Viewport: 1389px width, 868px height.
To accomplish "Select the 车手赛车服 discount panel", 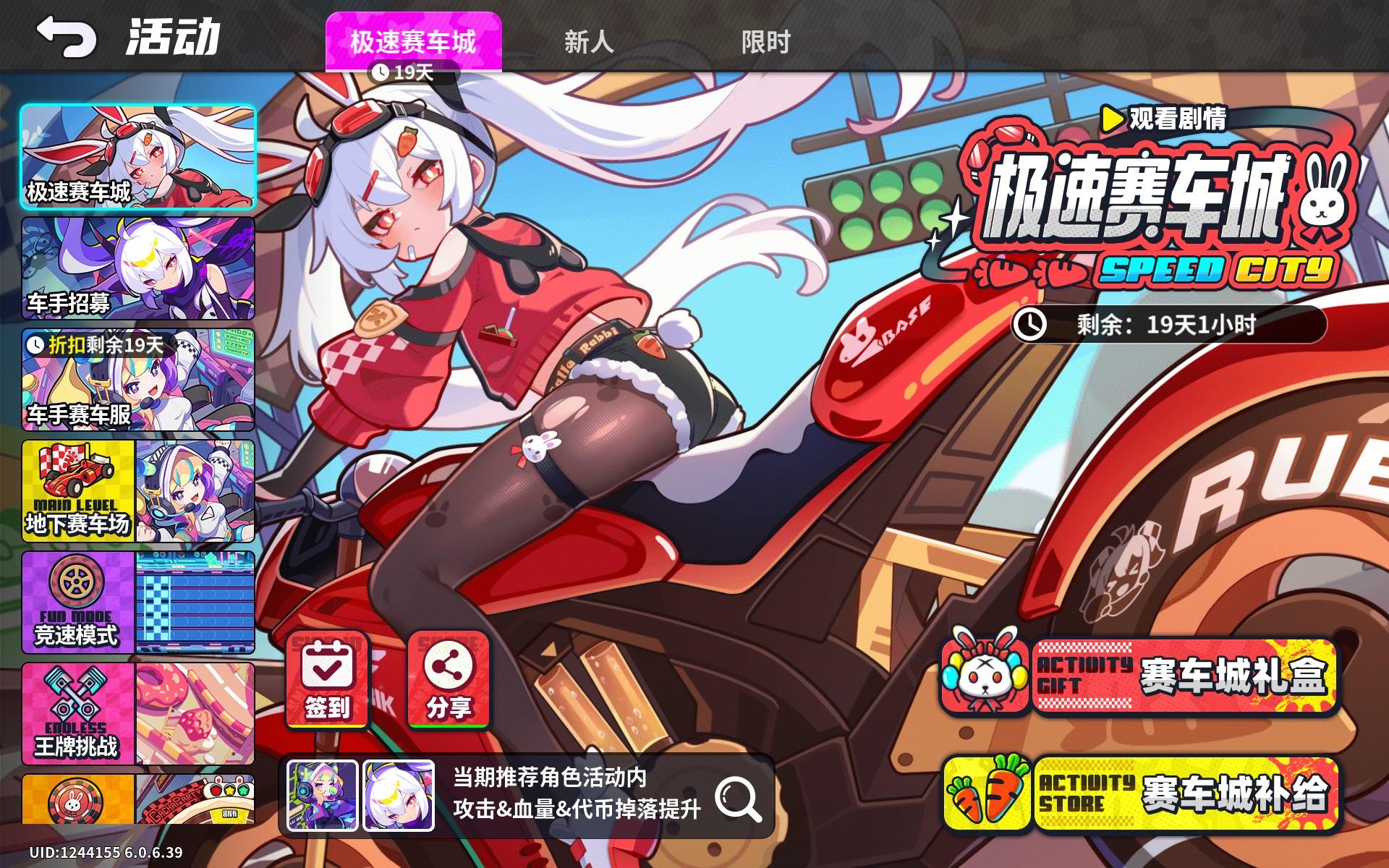I will 137,380.
